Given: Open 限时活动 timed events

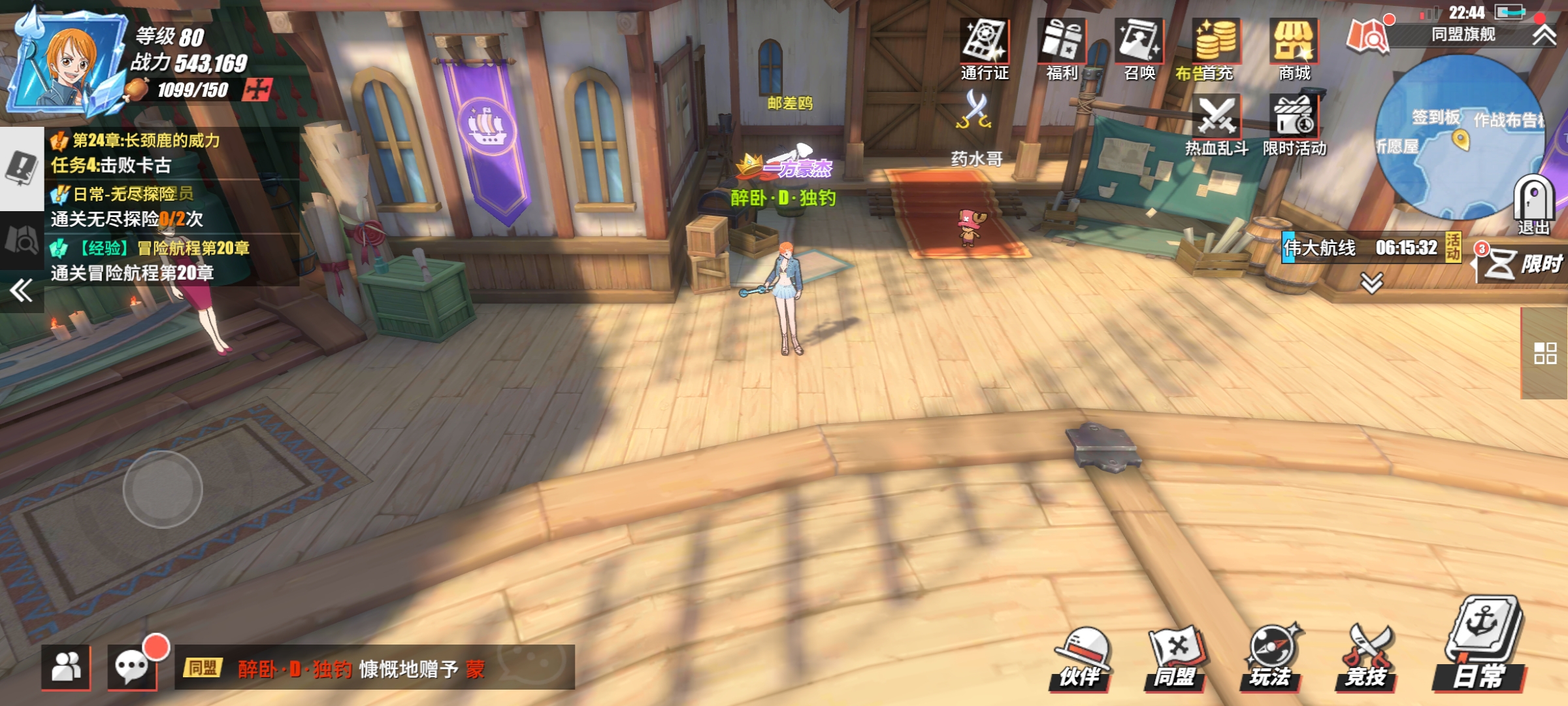Looking at the screenshot, I should click(x=1294, y=124).
